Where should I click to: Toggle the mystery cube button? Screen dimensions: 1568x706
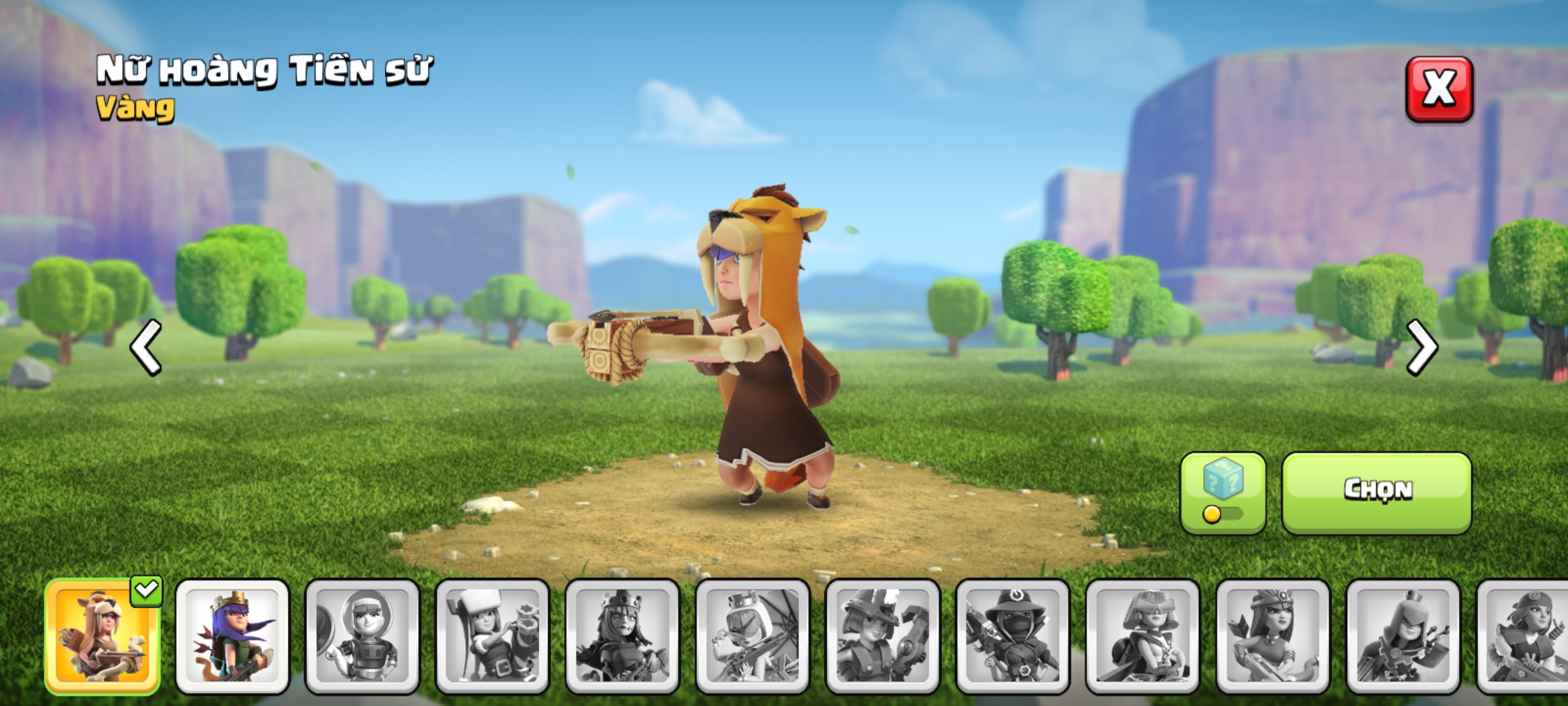1222,493
